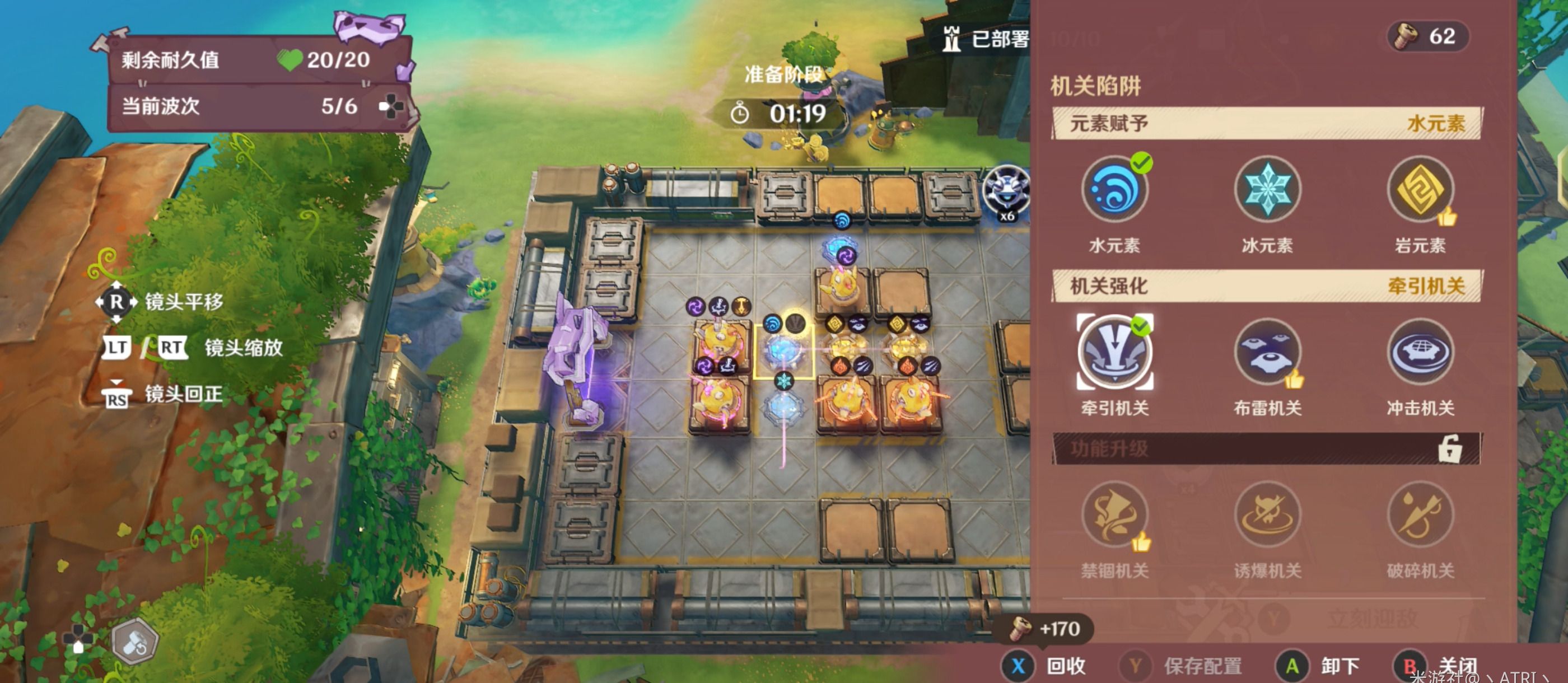Screen dimensions: 1568x683
Task: Click the 机关强化 section header
Action: coord(1266,286)
